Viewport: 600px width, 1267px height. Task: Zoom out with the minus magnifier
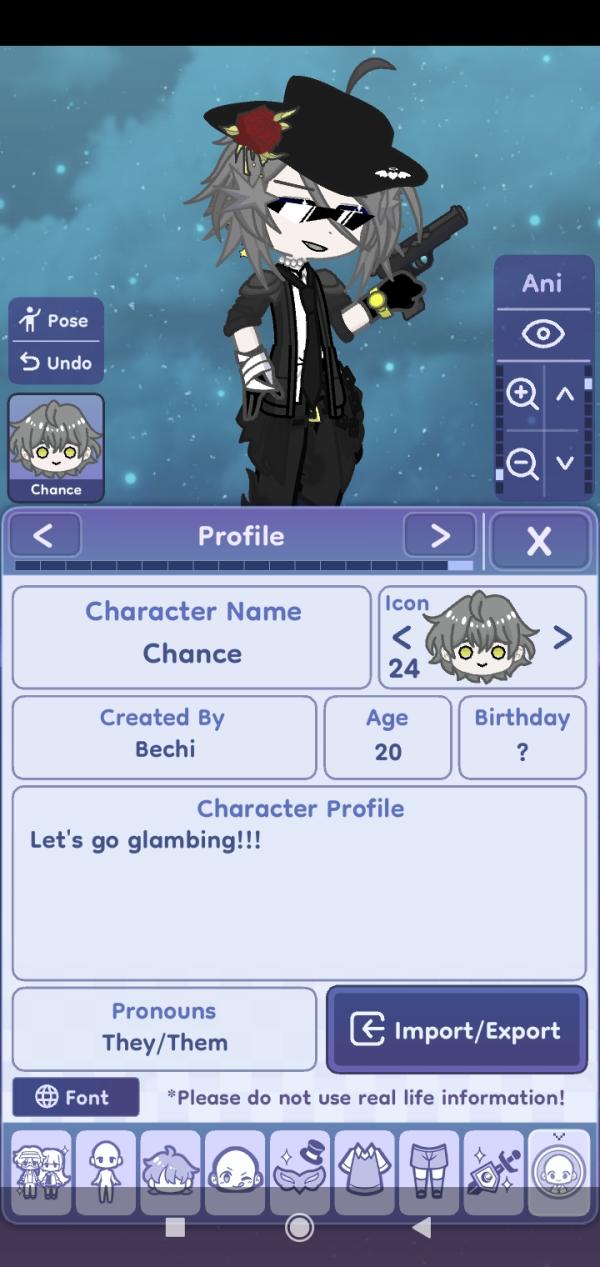(521, 462)
